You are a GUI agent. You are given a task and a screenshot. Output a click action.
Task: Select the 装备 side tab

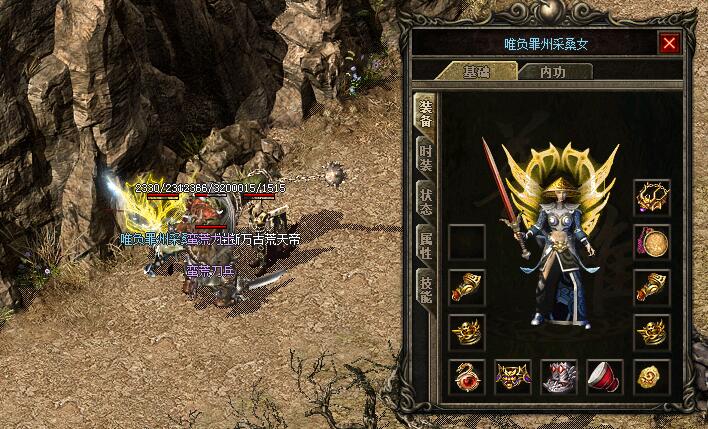click(425, 113)
